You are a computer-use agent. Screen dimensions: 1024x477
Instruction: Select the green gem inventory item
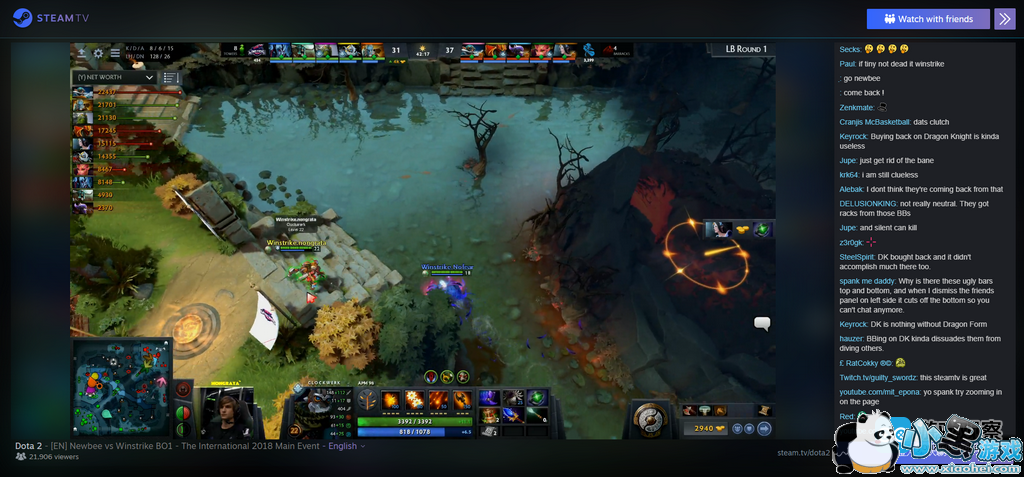[537, 398]
